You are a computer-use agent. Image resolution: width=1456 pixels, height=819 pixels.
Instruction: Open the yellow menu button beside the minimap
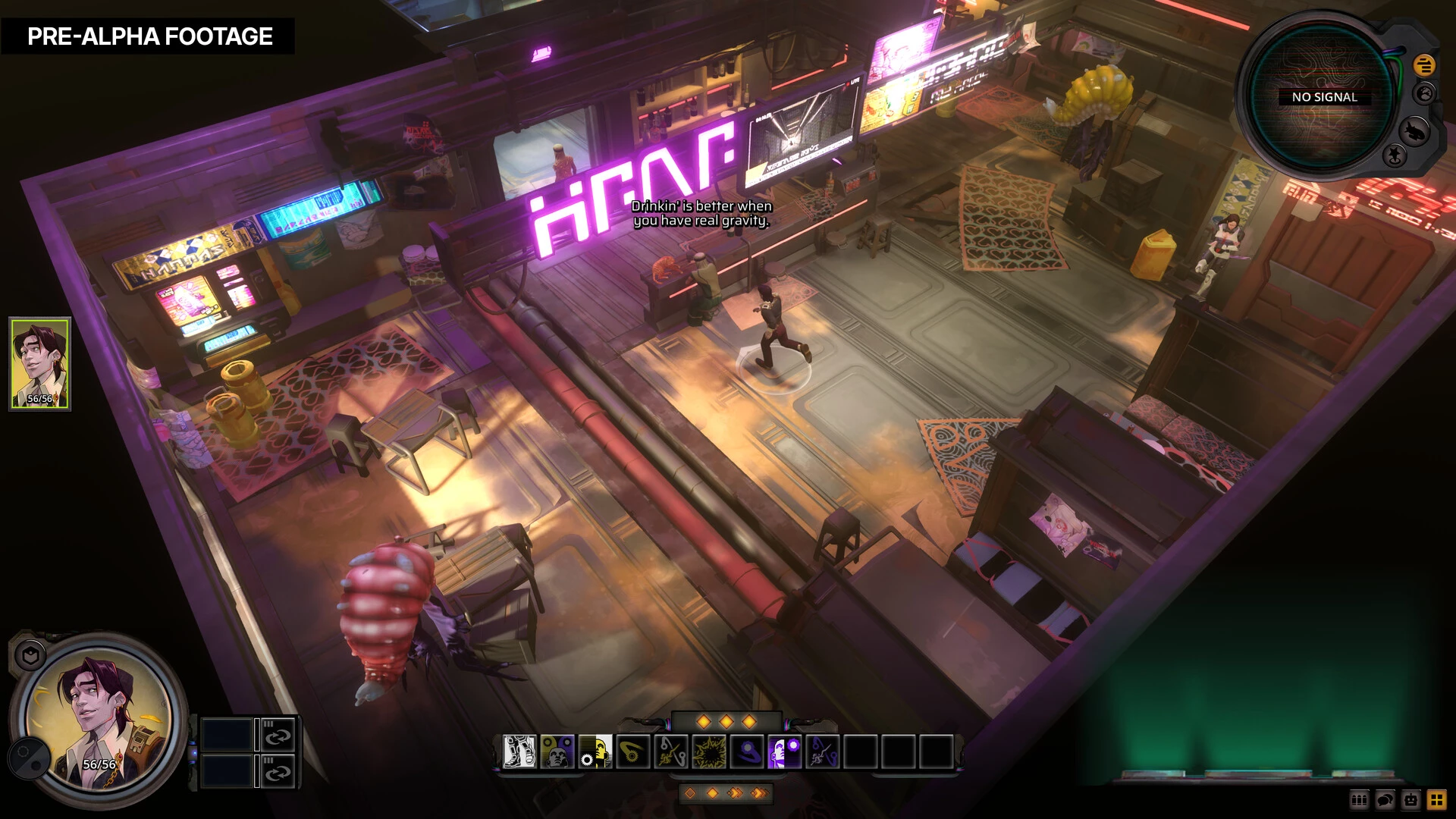tap(1424, 65)
